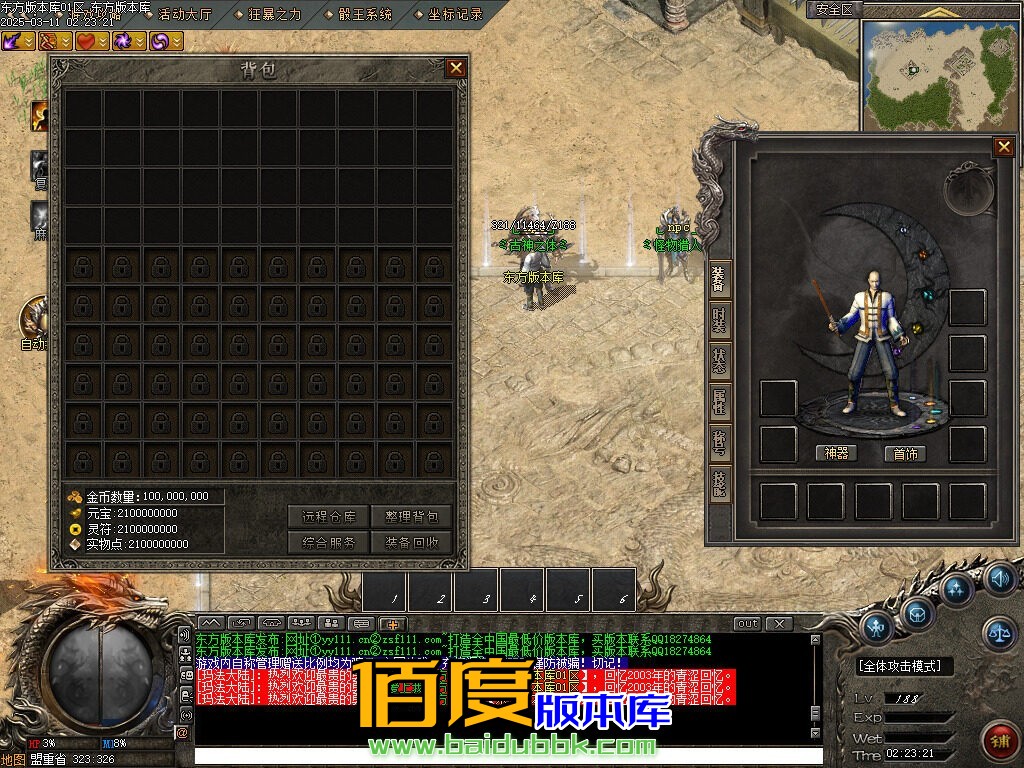The height and width of the screenshot is (768, 1024).
Task: Open the 首饰 jewelry button
Action: point(905,453)
